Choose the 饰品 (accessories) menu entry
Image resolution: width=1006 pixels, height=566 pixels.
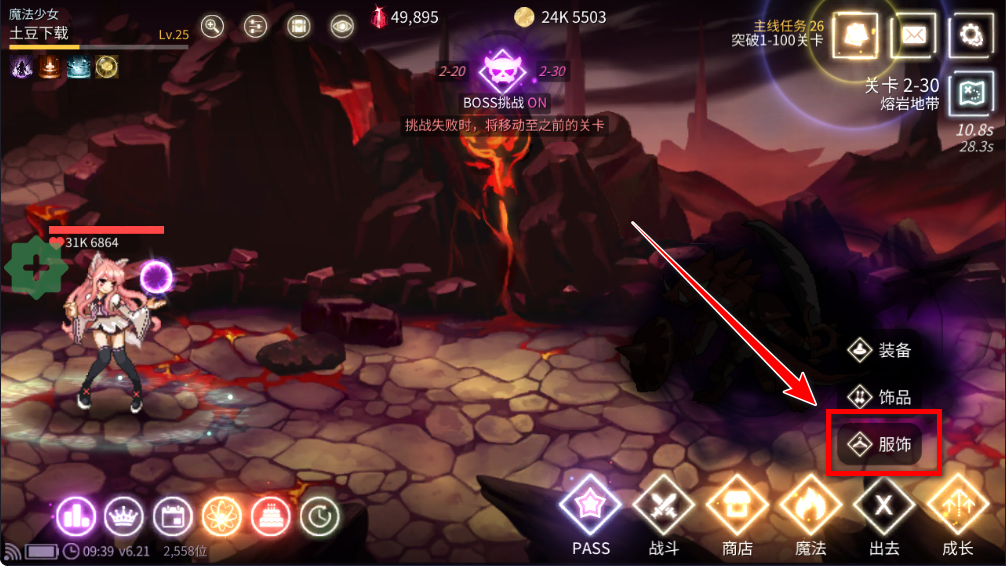881,397
